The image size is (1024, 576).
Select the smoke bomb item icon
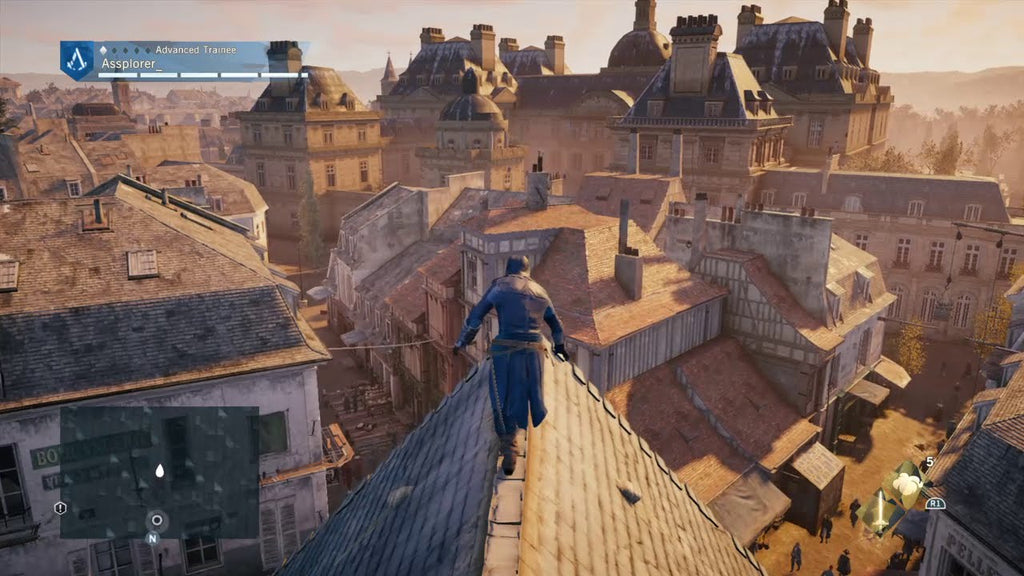click(906, 484)
